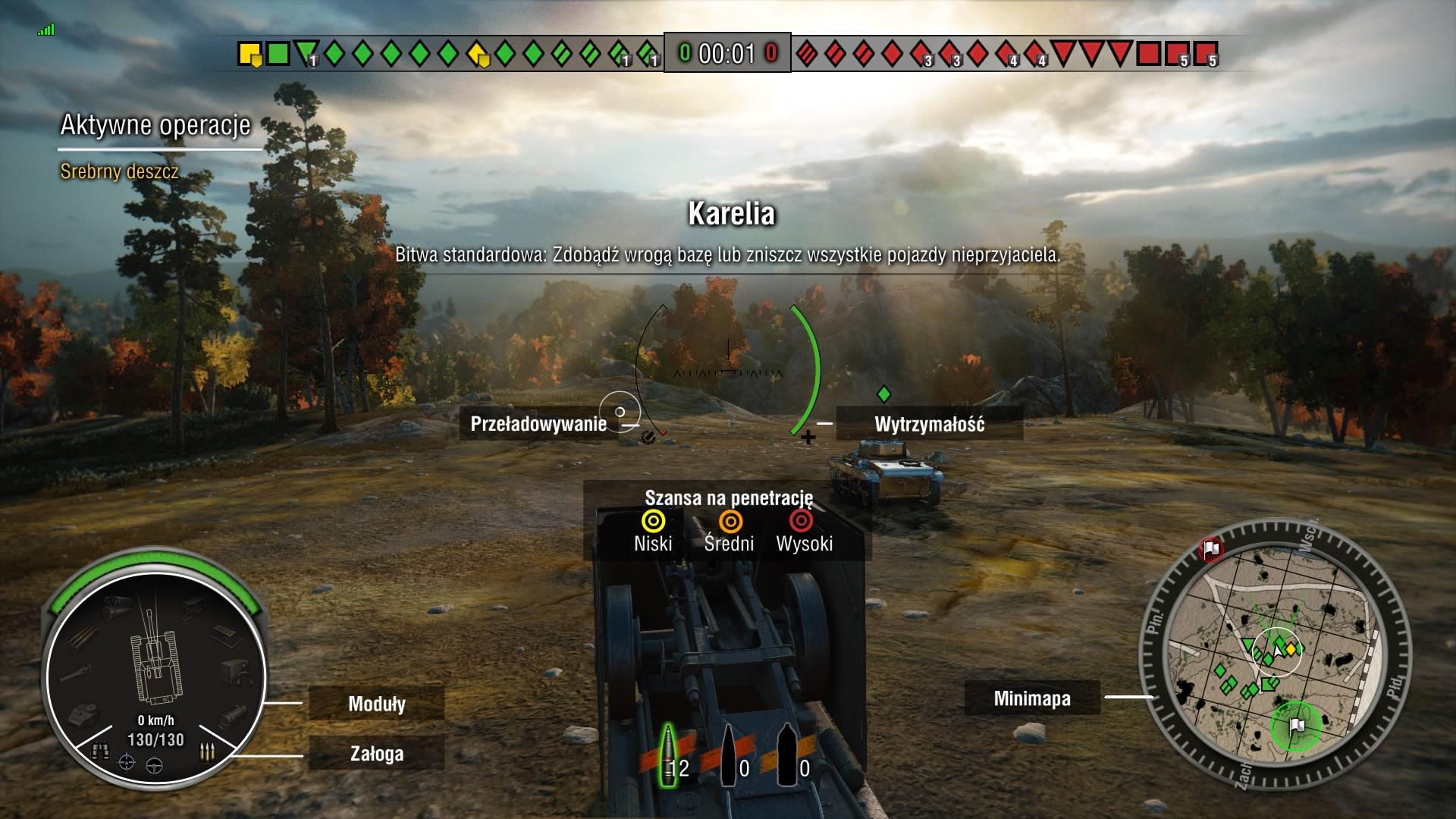
Task: Click the signal strength indicator top left
Action: 46,29
